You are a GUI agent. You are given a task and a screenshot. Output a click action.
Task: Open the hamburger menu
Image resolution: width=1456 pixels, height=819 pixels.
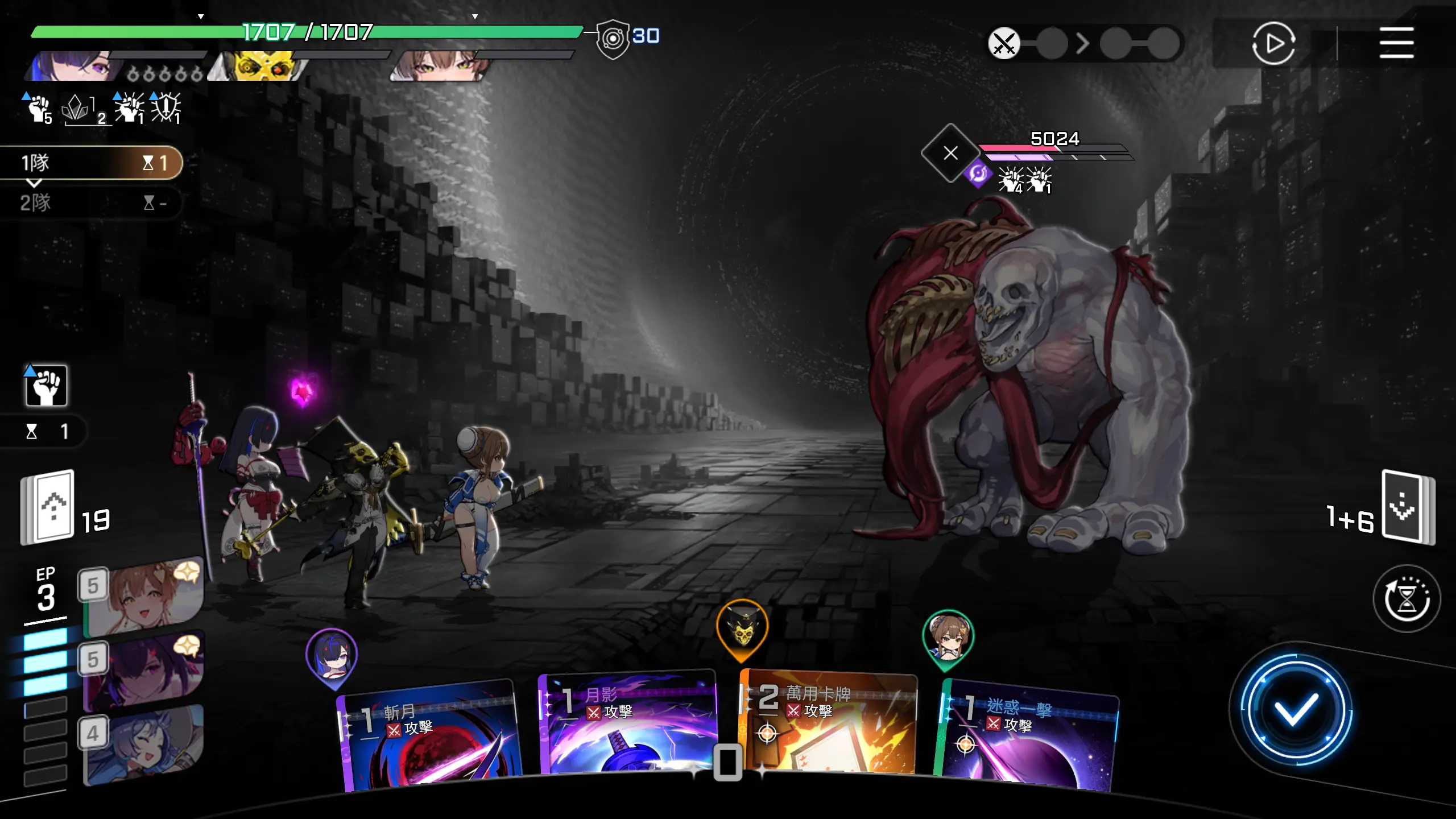pos(1396,43)
